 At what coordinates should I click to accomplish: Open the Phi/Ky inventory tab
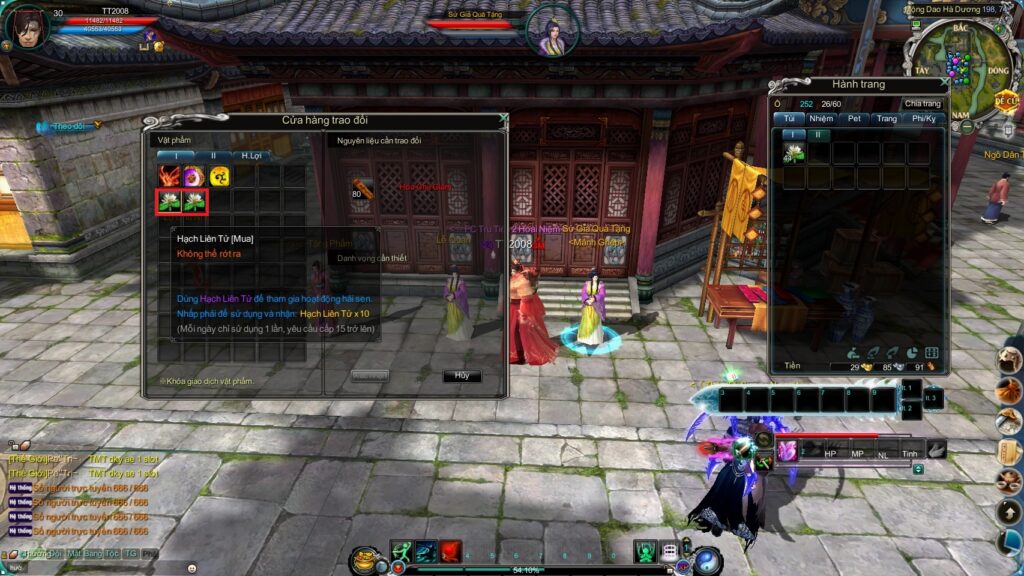click(x=924, y=118)
